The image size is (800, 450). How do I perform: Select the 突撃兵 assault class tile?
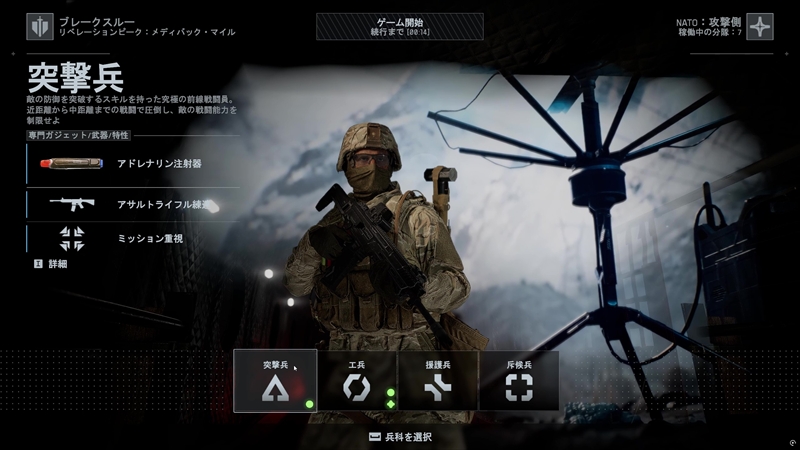coord(275,381)
